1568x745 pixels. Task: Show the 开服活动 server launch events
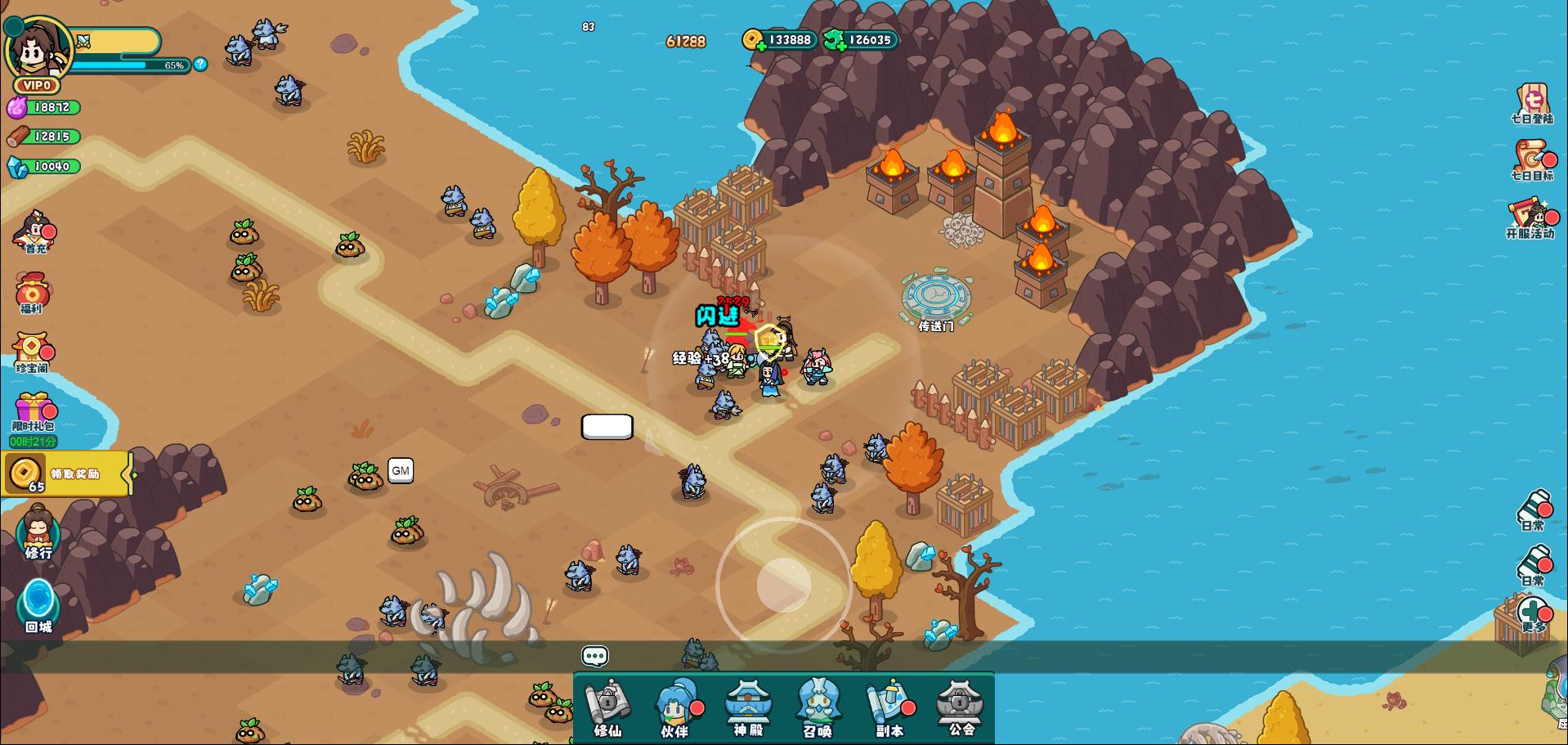tap(1530, 218)
